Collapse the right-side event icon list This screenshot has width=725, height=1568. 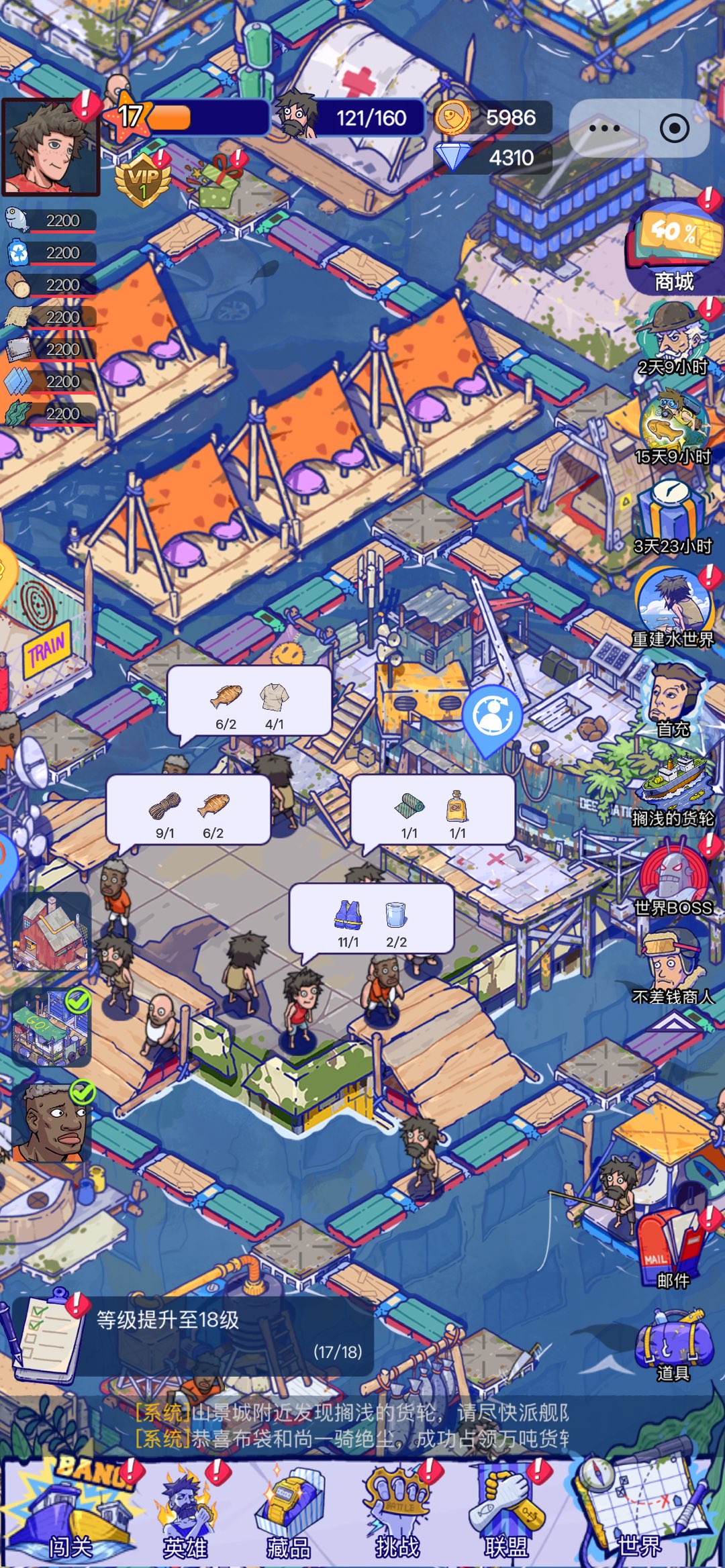point(673,1021)
